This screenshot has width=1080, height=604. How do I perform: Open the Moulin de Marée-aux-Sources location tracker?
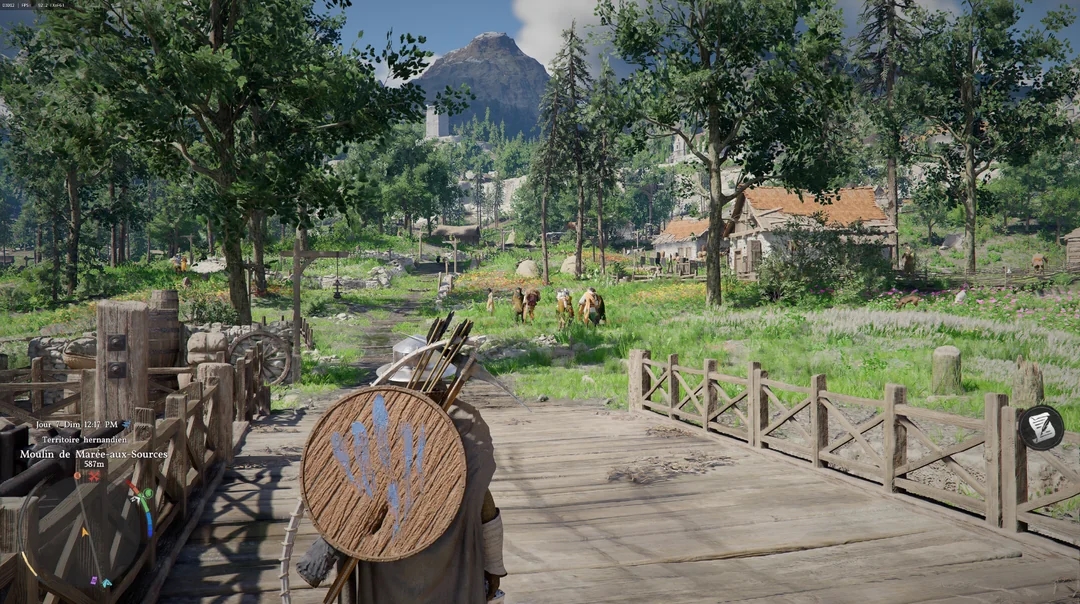(x=94, y=454)
